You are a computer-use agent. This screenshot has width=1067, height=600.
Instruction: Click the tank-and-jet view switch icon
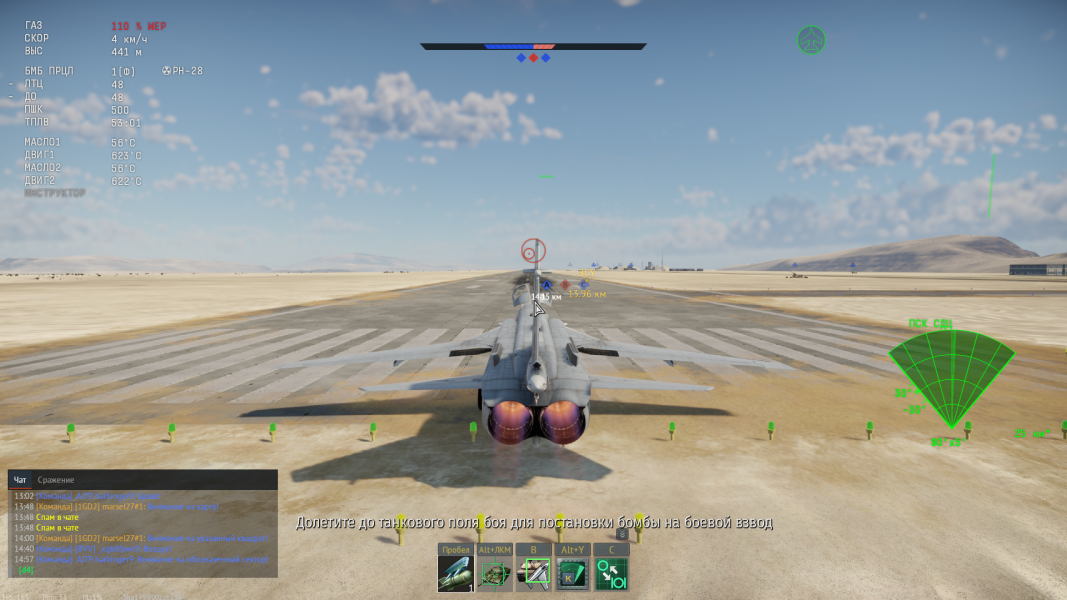[533, 574]
